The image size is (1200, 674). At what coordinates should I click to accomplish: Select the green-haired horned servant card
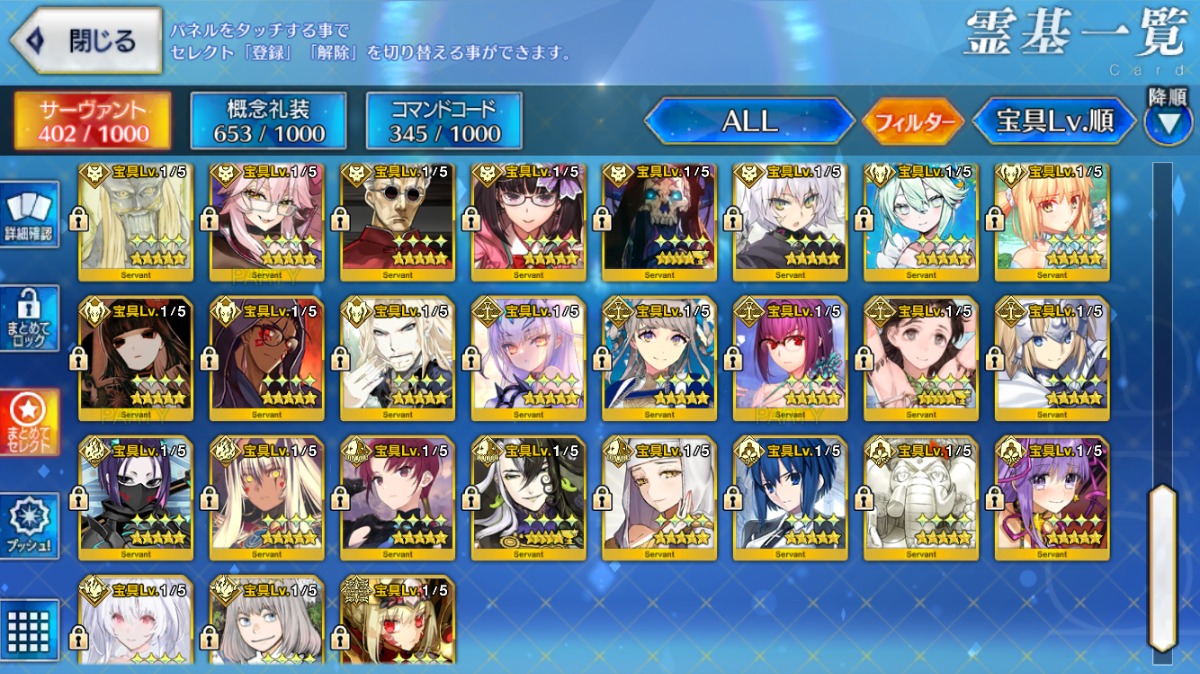[x=921, y=220]
